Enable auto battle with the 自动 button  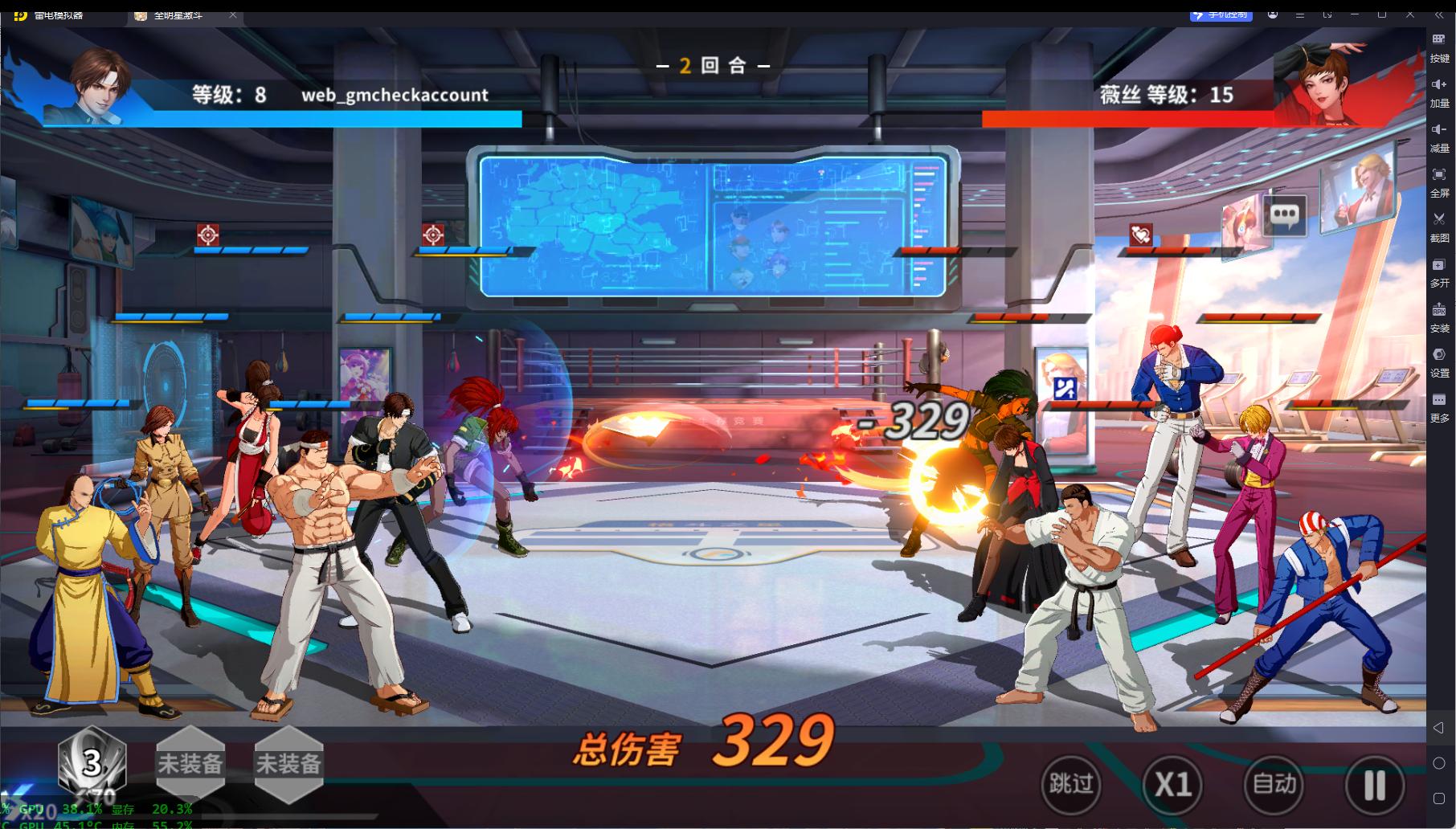1274,783
